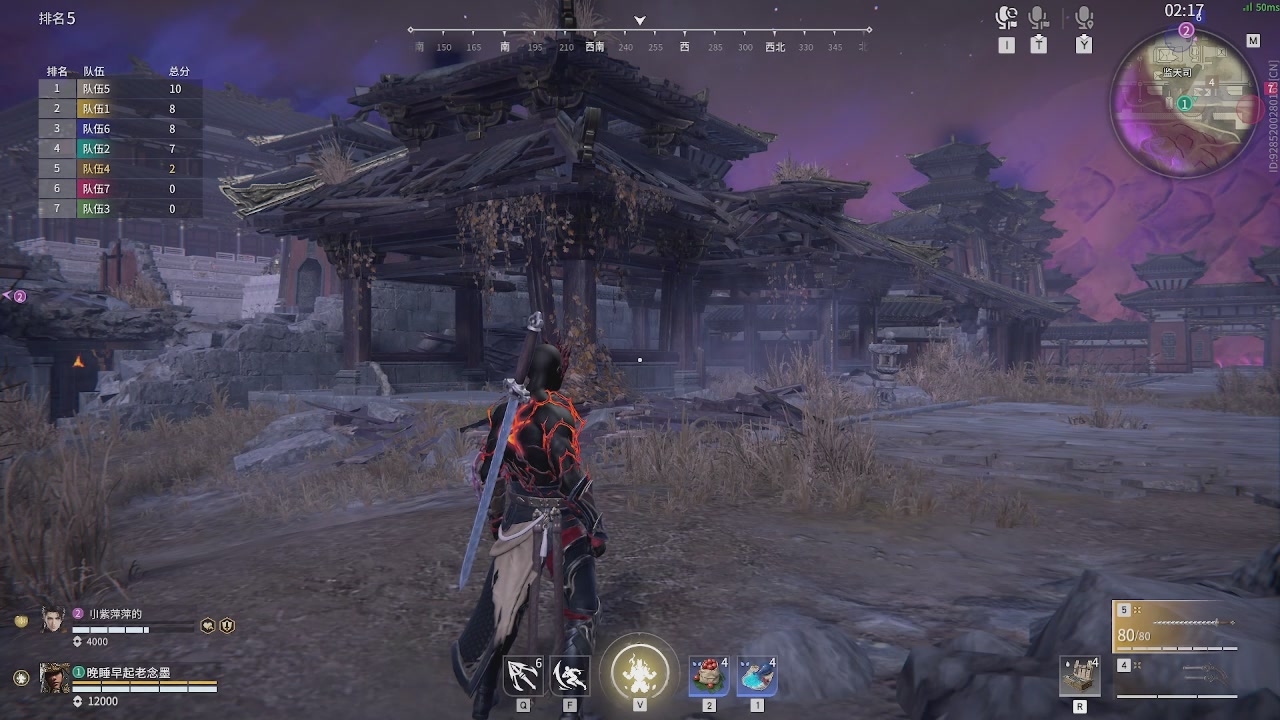Click the compass bar heading strip
This screenshot has height=720, width=1280.
[640, 46]
